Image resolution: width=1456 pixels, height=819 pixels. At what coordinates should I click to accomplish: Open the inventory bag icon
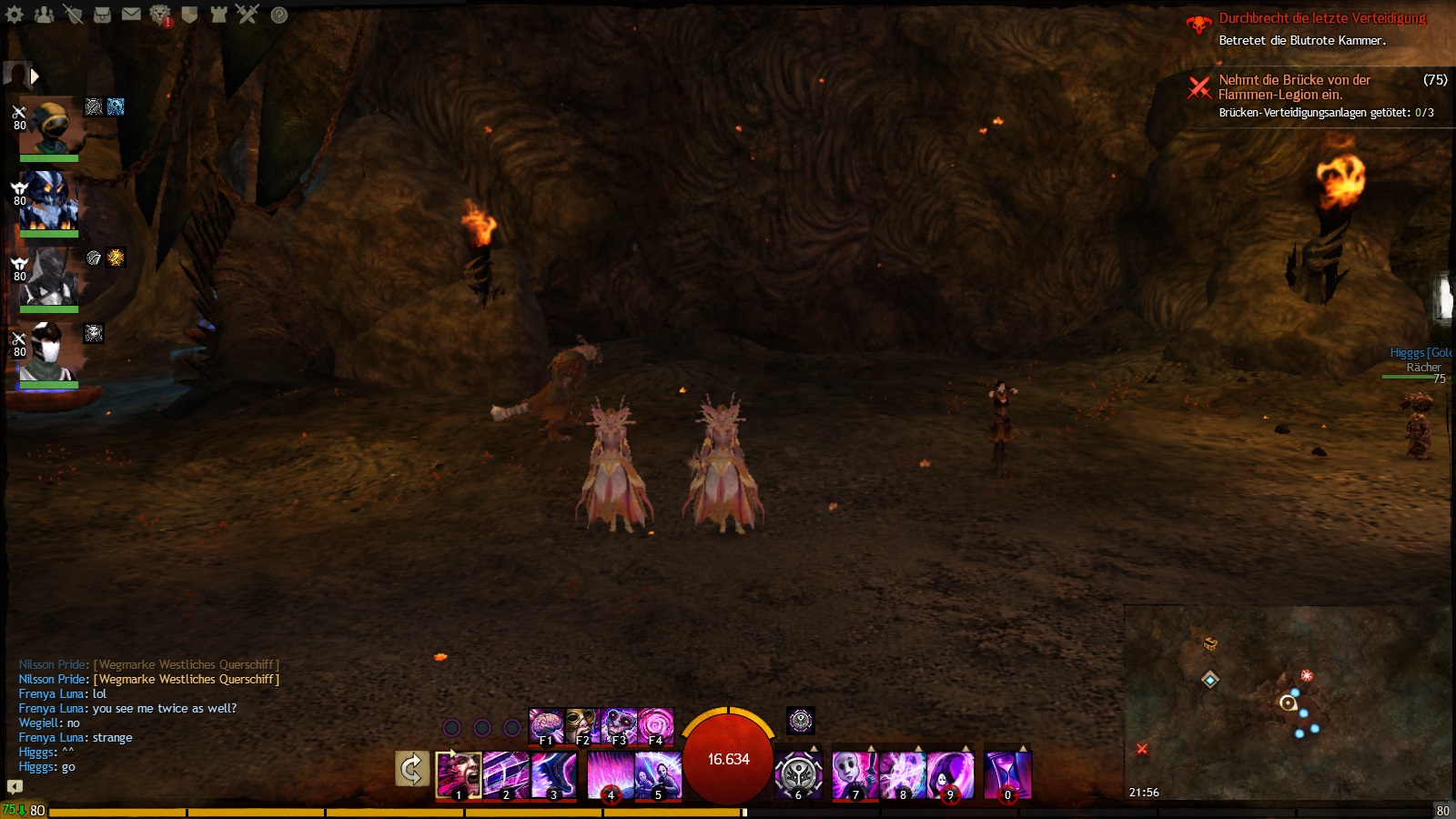(102, 14)
